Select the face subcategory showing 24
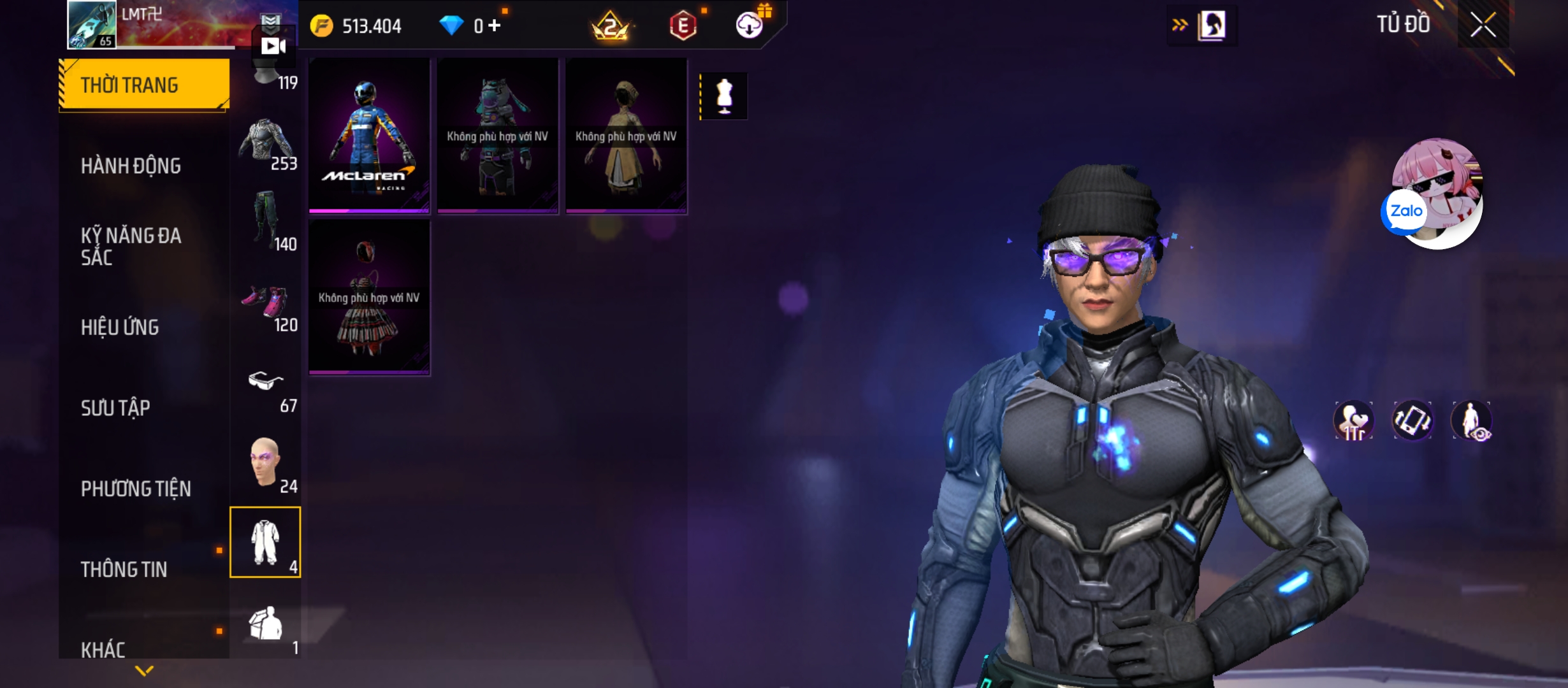Screen dimensions: 1568x688 pyautogui.click(x=266, y=465)
